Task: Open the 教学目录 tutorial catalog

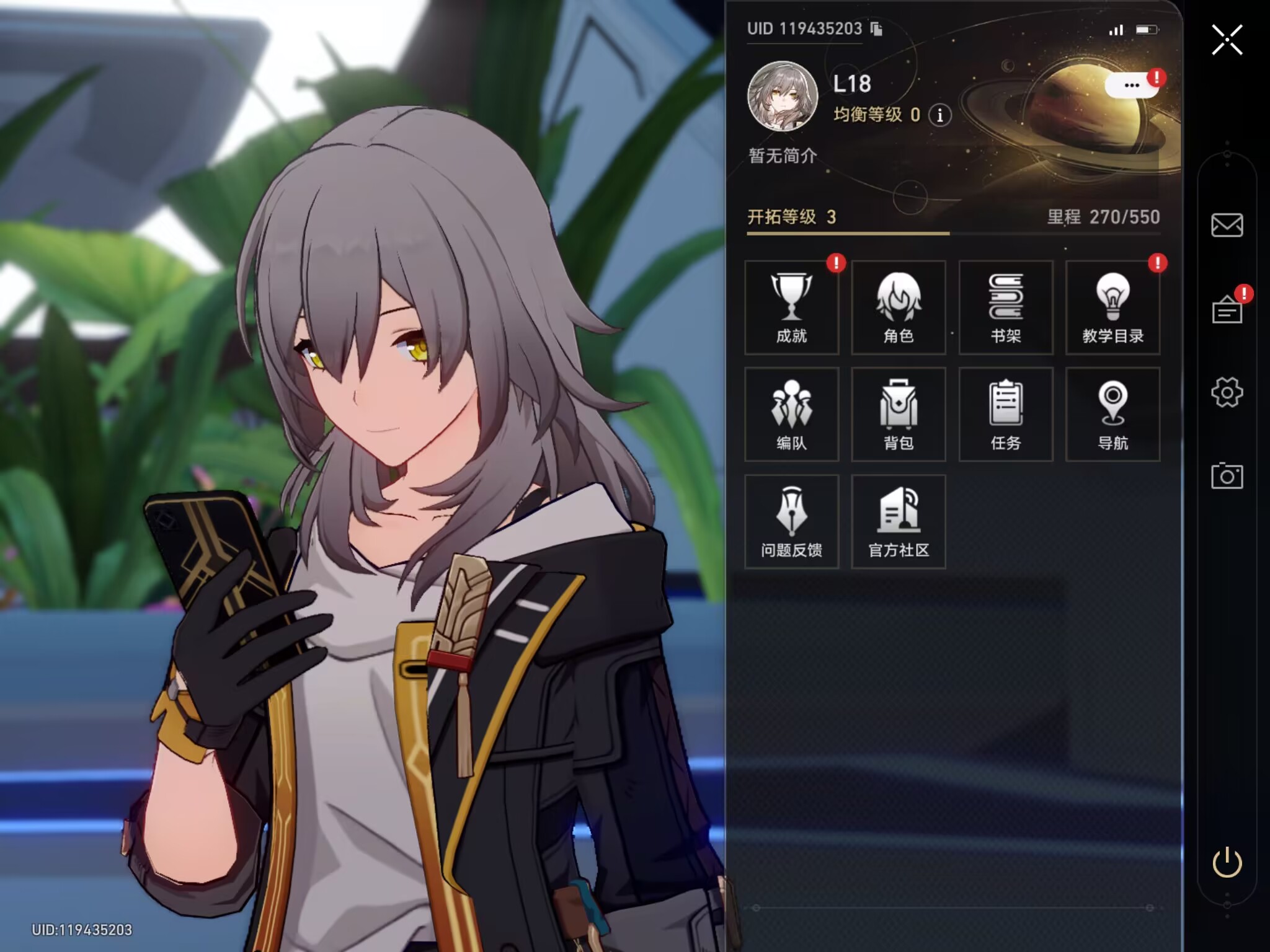Action: [1113, 308]
